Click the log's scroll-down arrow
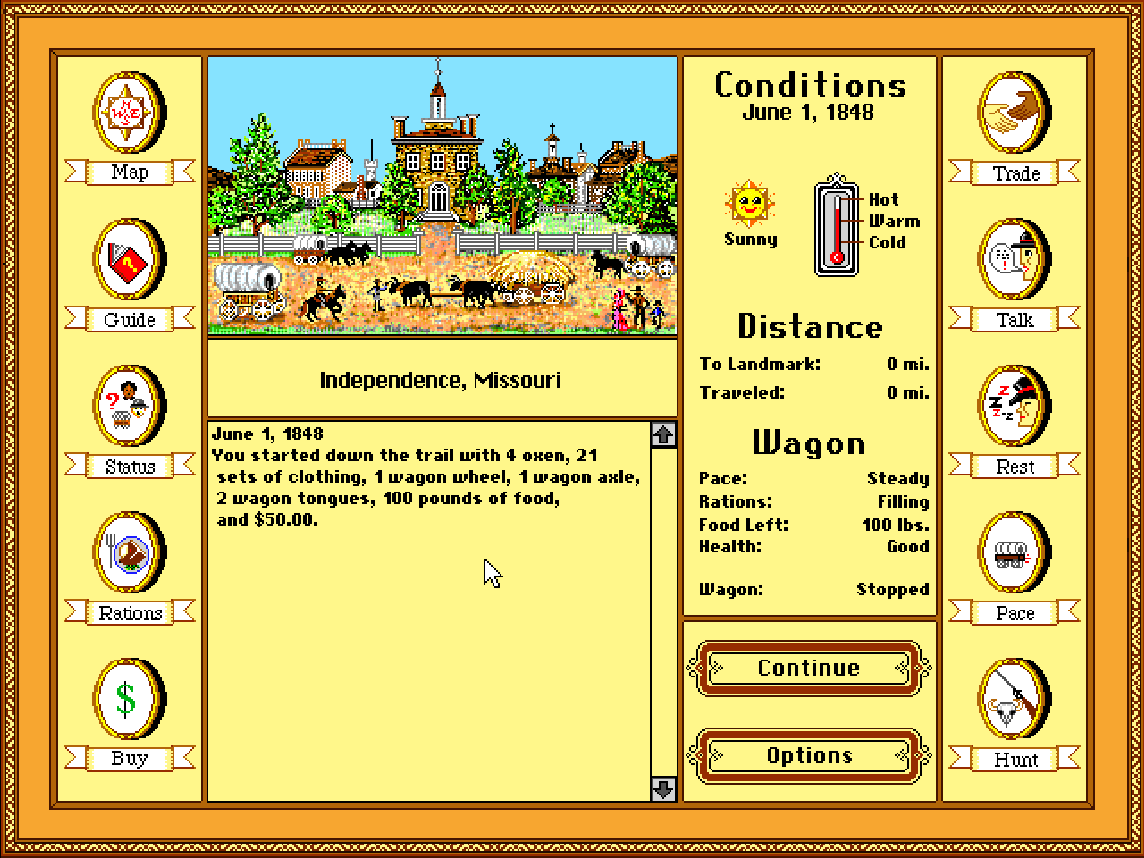 coord(664,789)
